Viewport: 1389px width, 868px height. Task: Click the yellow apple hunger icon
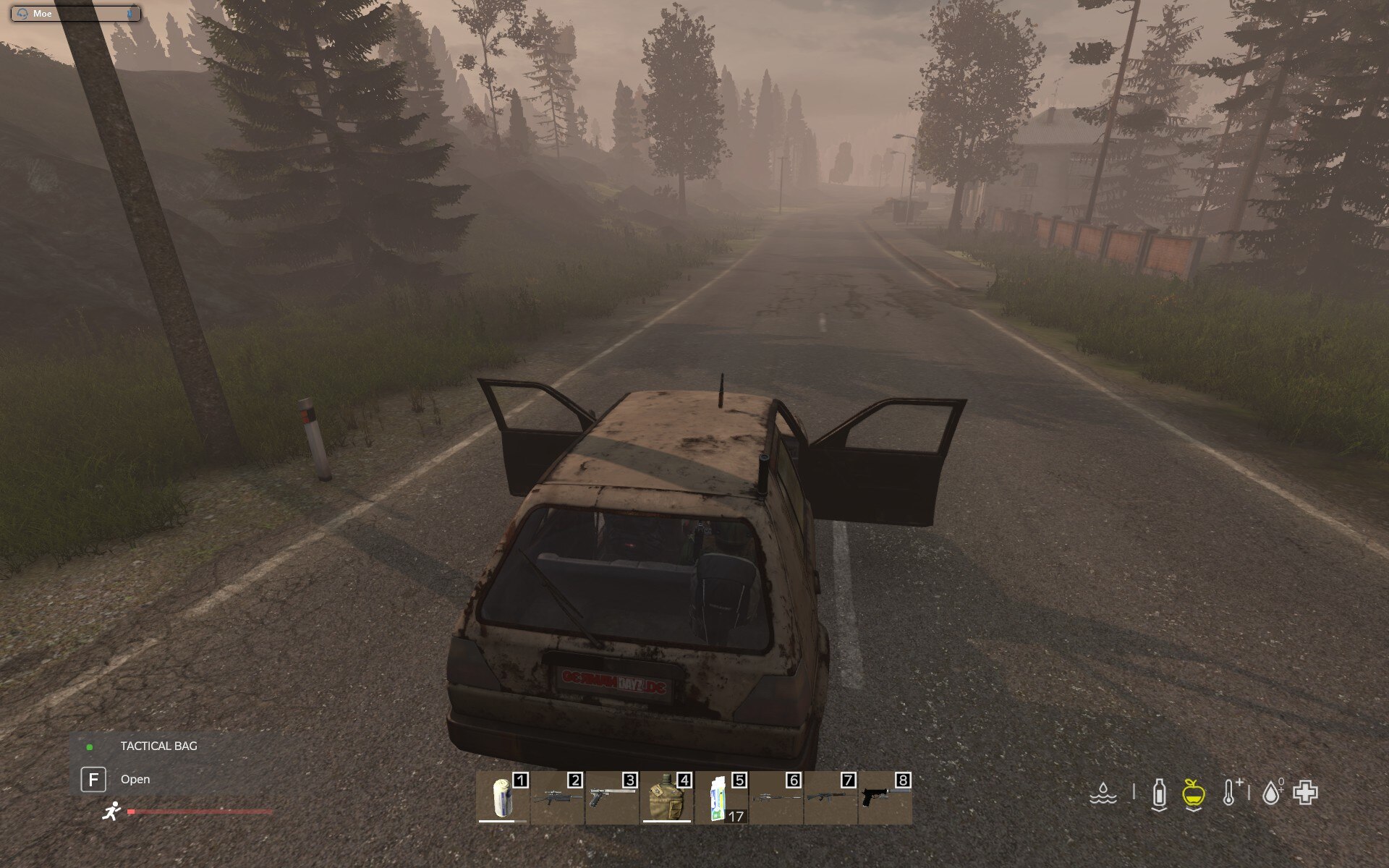tap(1193, 793)
